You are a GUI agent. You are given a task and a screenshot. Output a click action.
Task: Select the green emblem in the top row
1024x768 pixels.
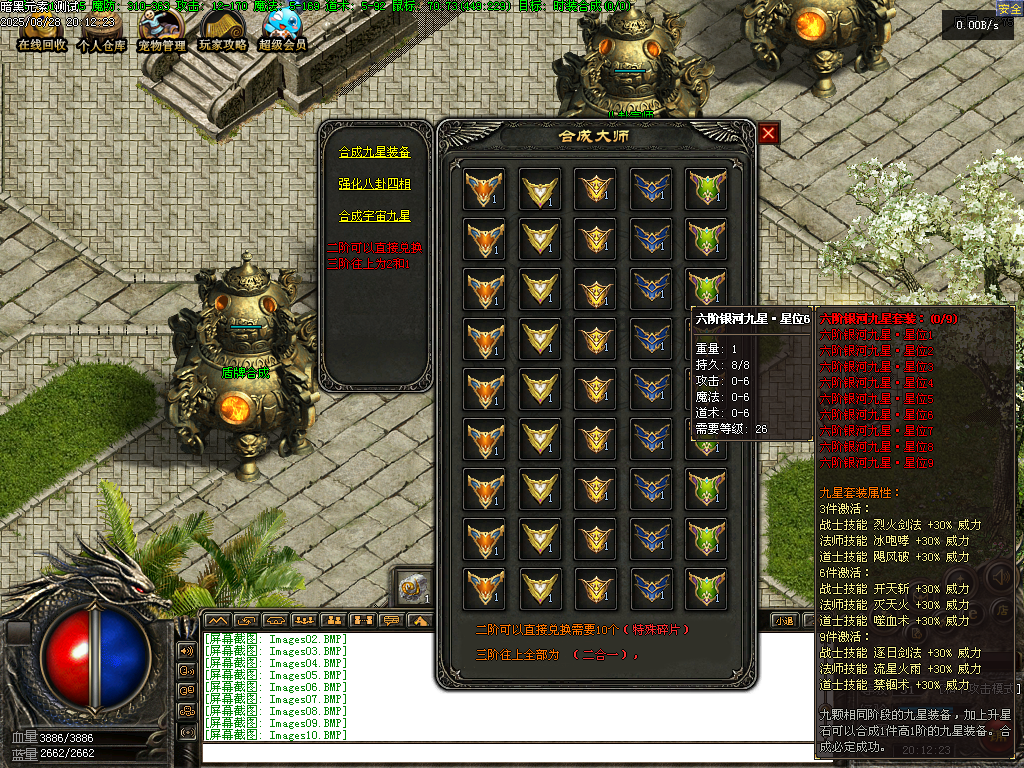coord(706,188)
